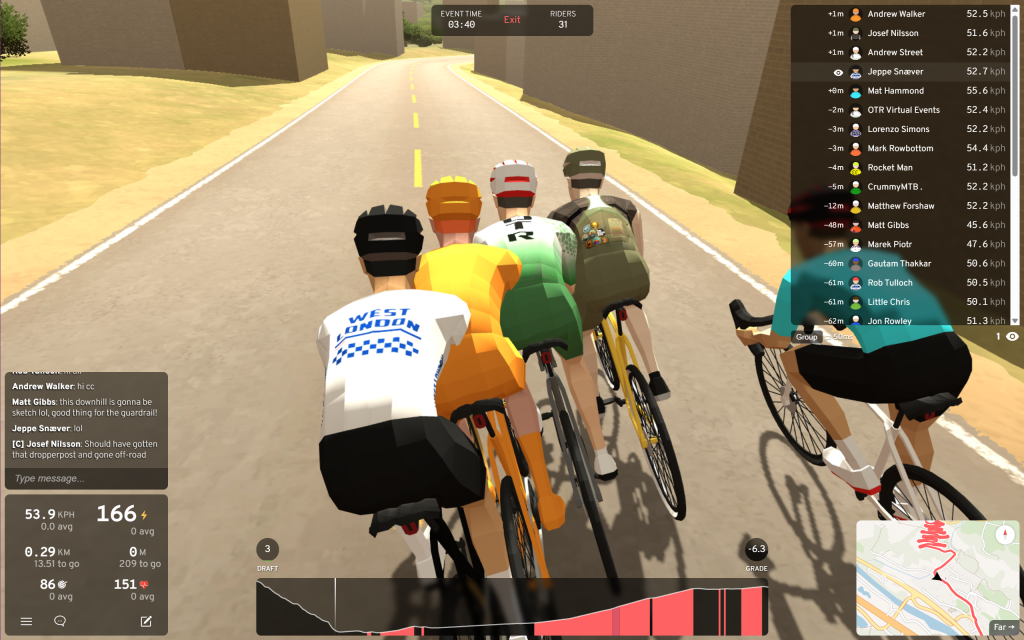Open the hamburger menu
1024x640 pixels.
[x=26, y=621]
